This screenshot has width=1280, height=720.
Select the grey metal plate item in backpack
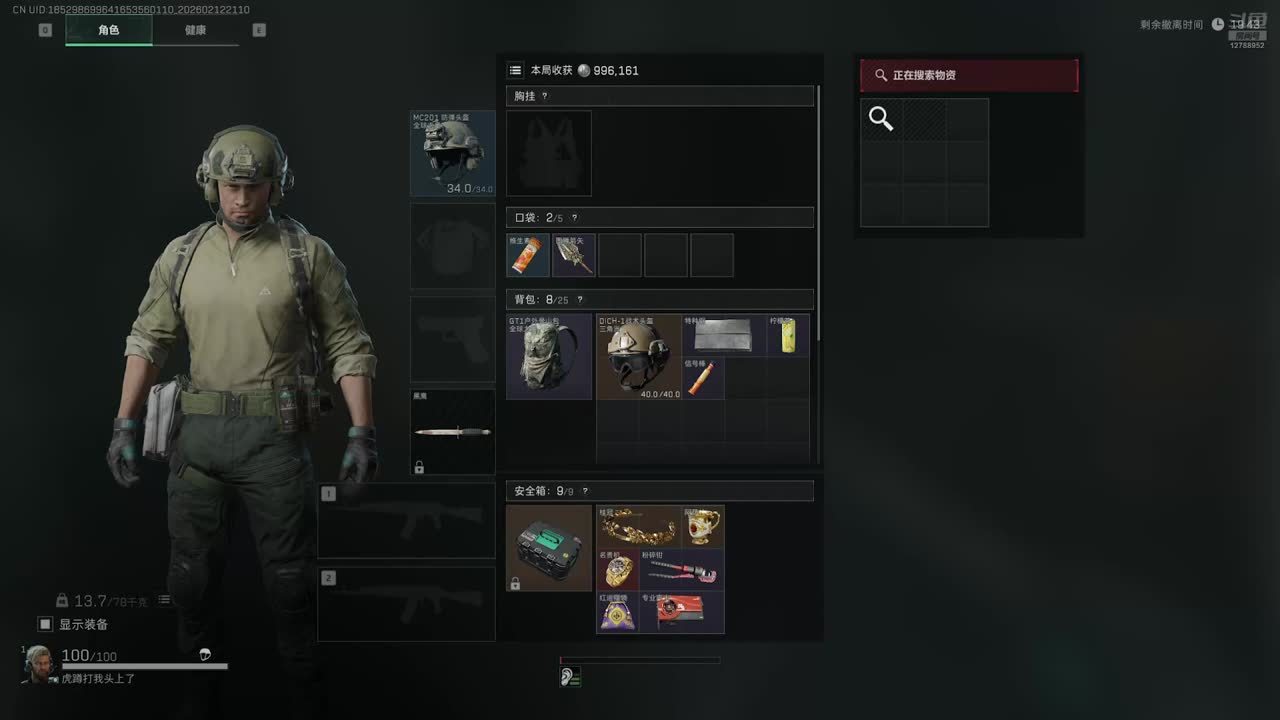coord(724,335)
